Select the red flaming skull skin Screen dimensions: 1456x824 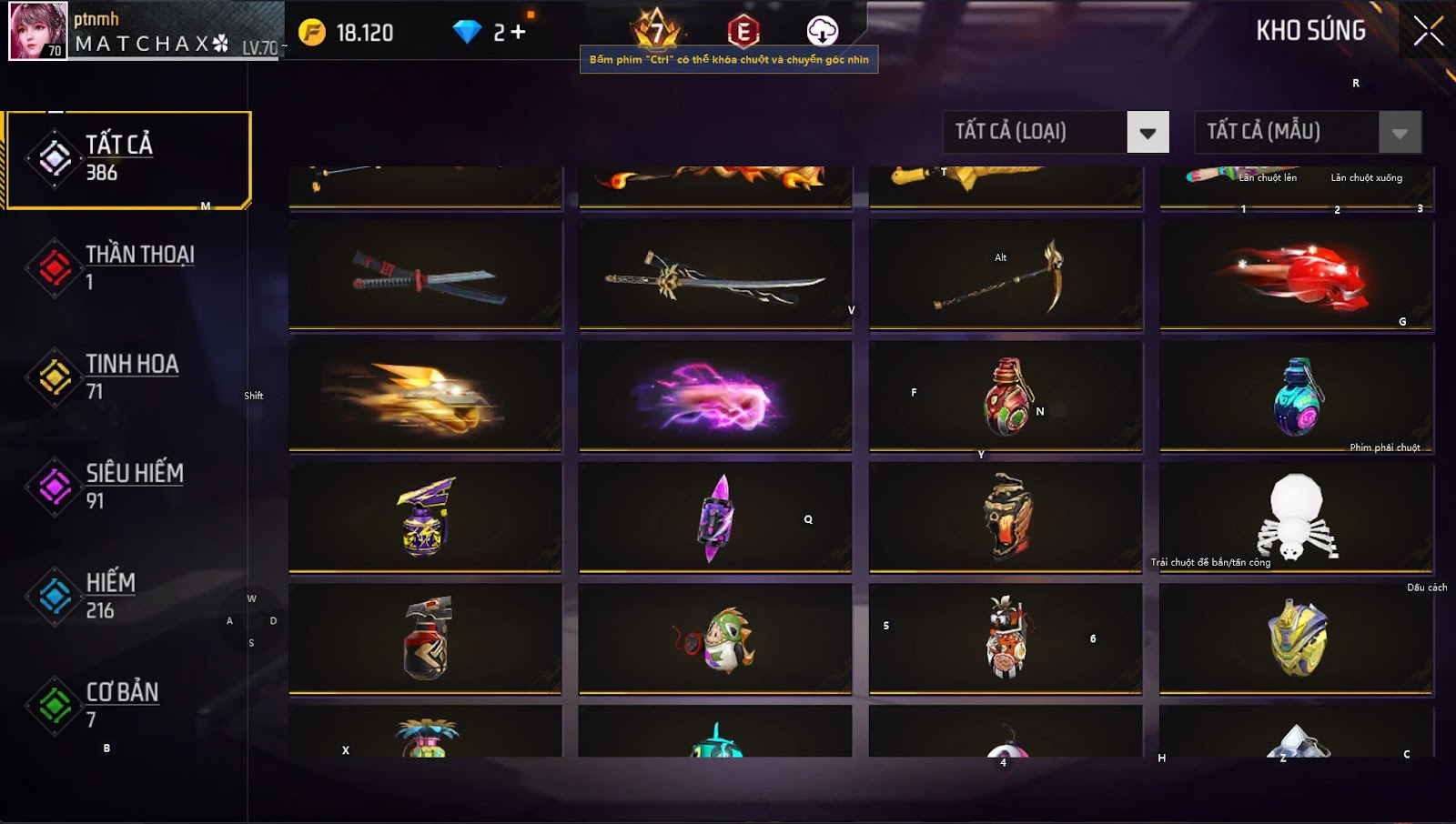point(1296,276)
